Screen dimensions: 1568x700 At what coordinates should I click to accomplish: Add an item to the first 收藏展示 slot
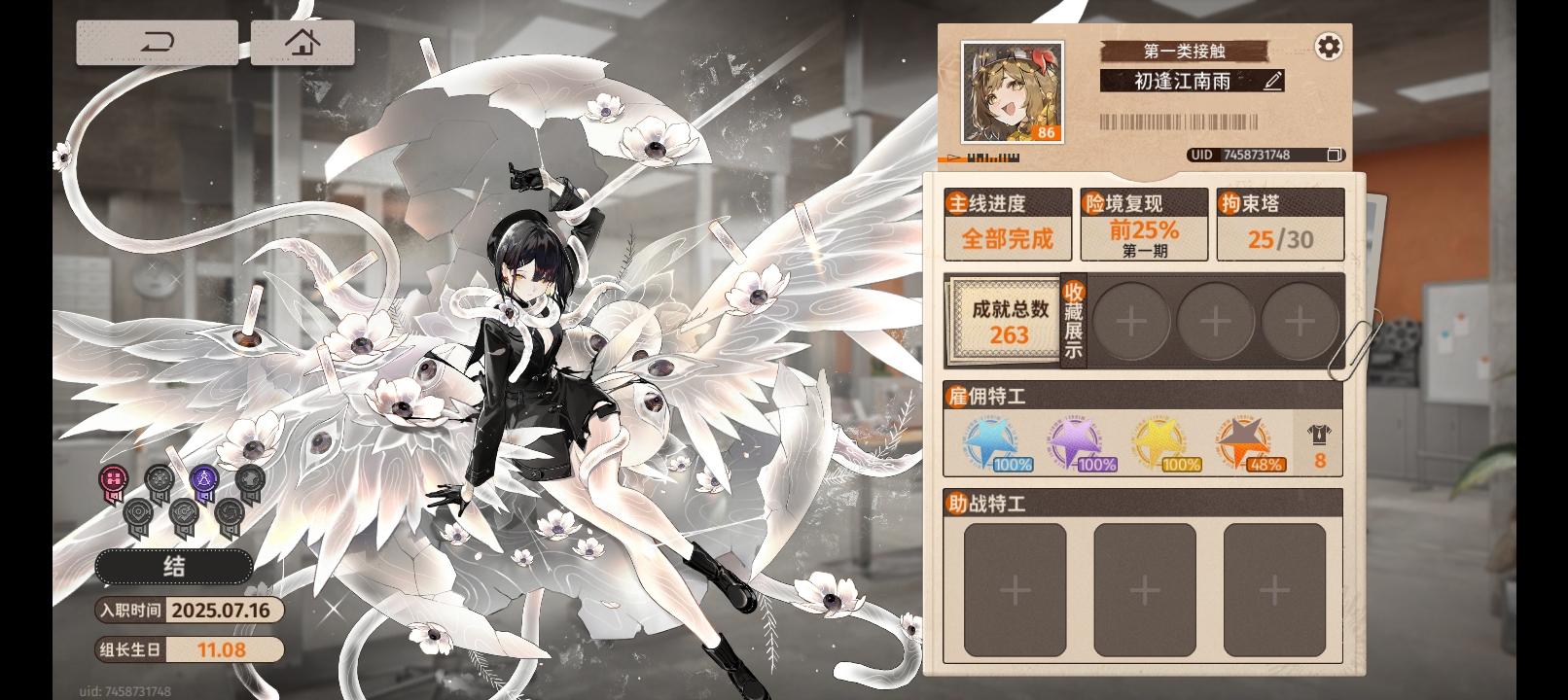coord(1131,321)
